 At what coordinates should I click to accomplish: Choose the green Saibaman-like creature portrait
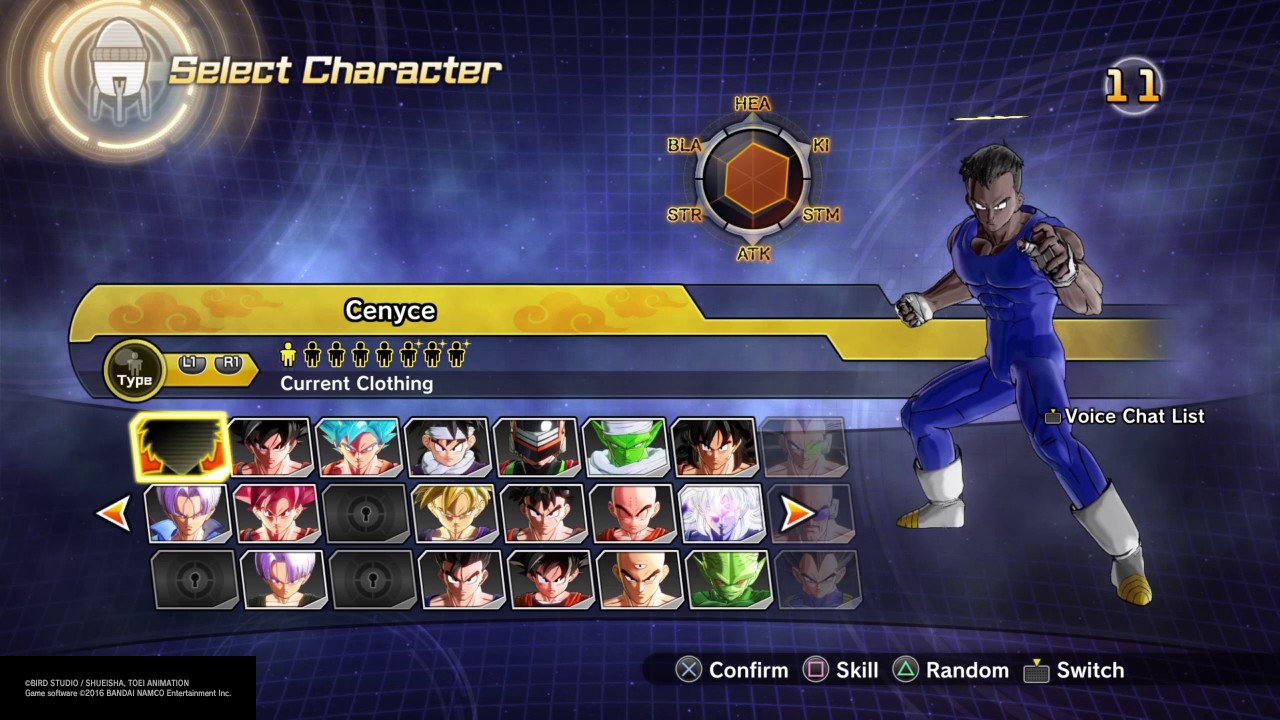pyautogui.click(x=727, y=579)
